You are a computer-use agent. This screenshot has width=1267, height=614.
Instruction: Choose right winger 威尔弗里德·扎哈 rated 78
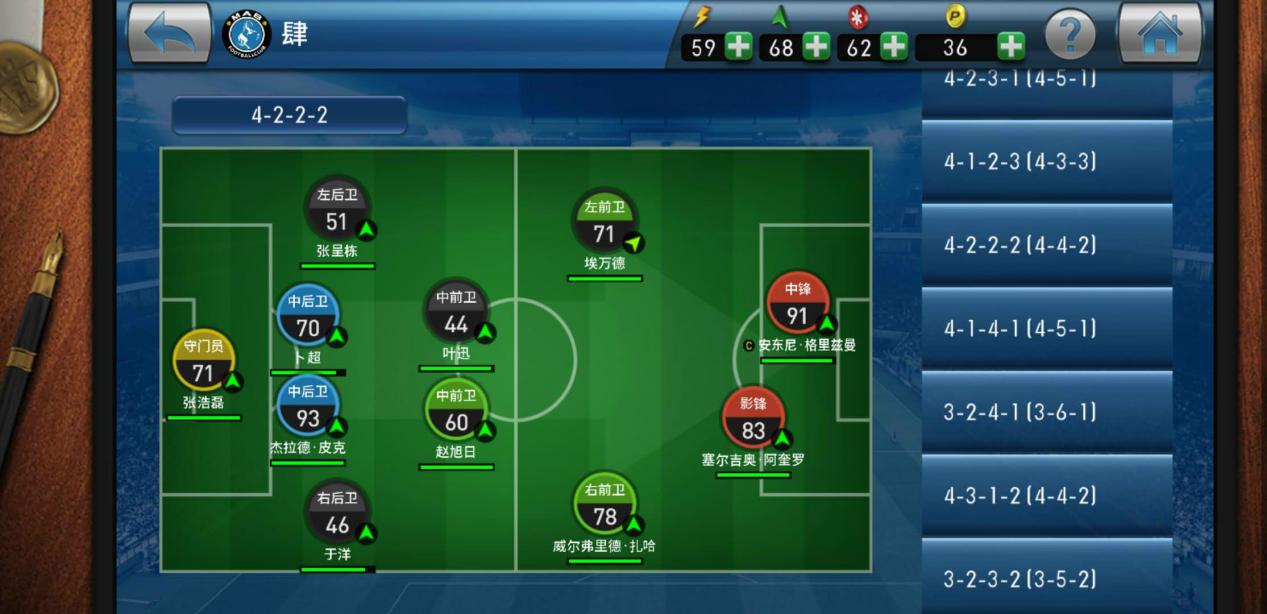click(604, 505)
